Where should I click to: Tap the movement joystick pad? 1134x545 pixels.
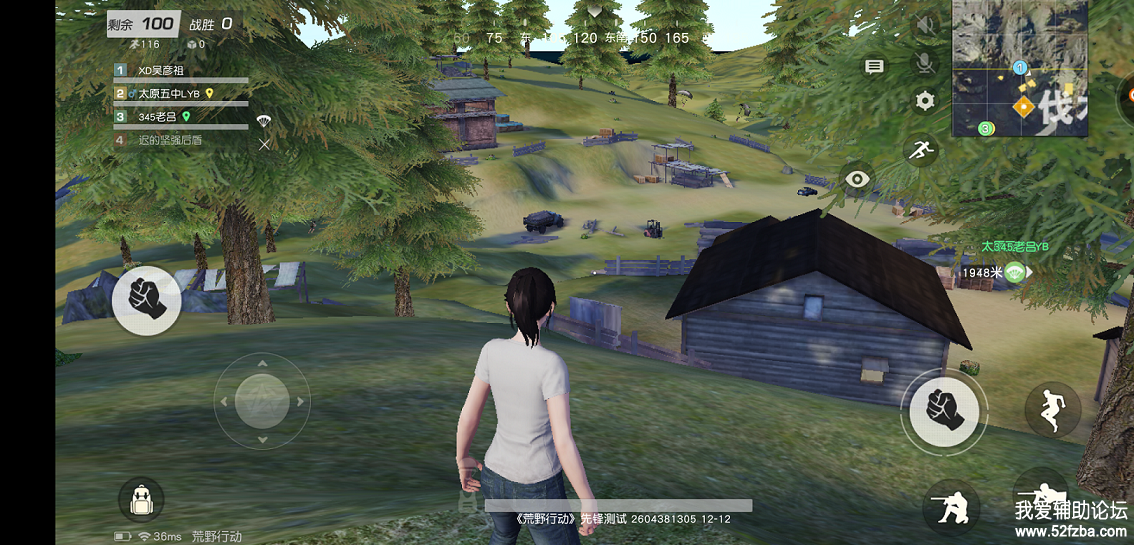point(262,401)
